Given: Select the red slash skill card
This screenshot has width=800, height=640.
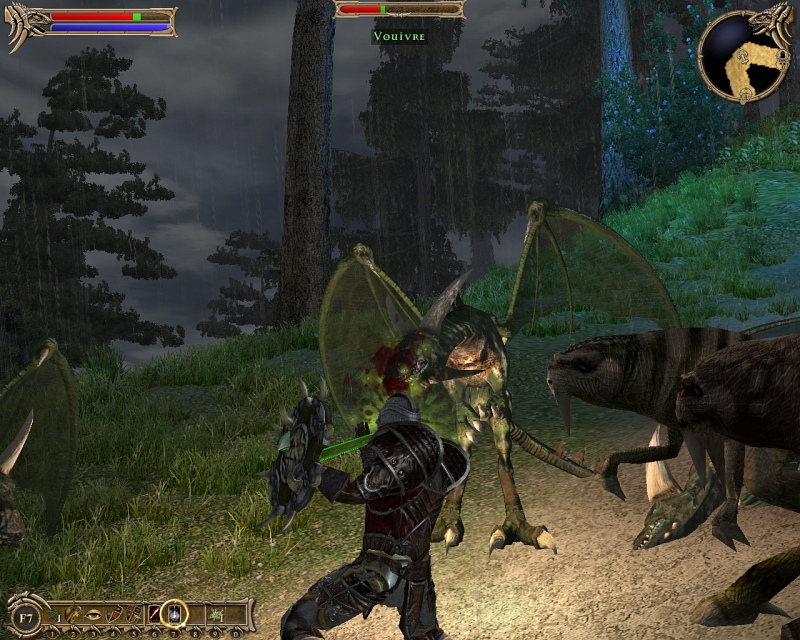Looking at the screenshot, I should (x=155, y=612).
